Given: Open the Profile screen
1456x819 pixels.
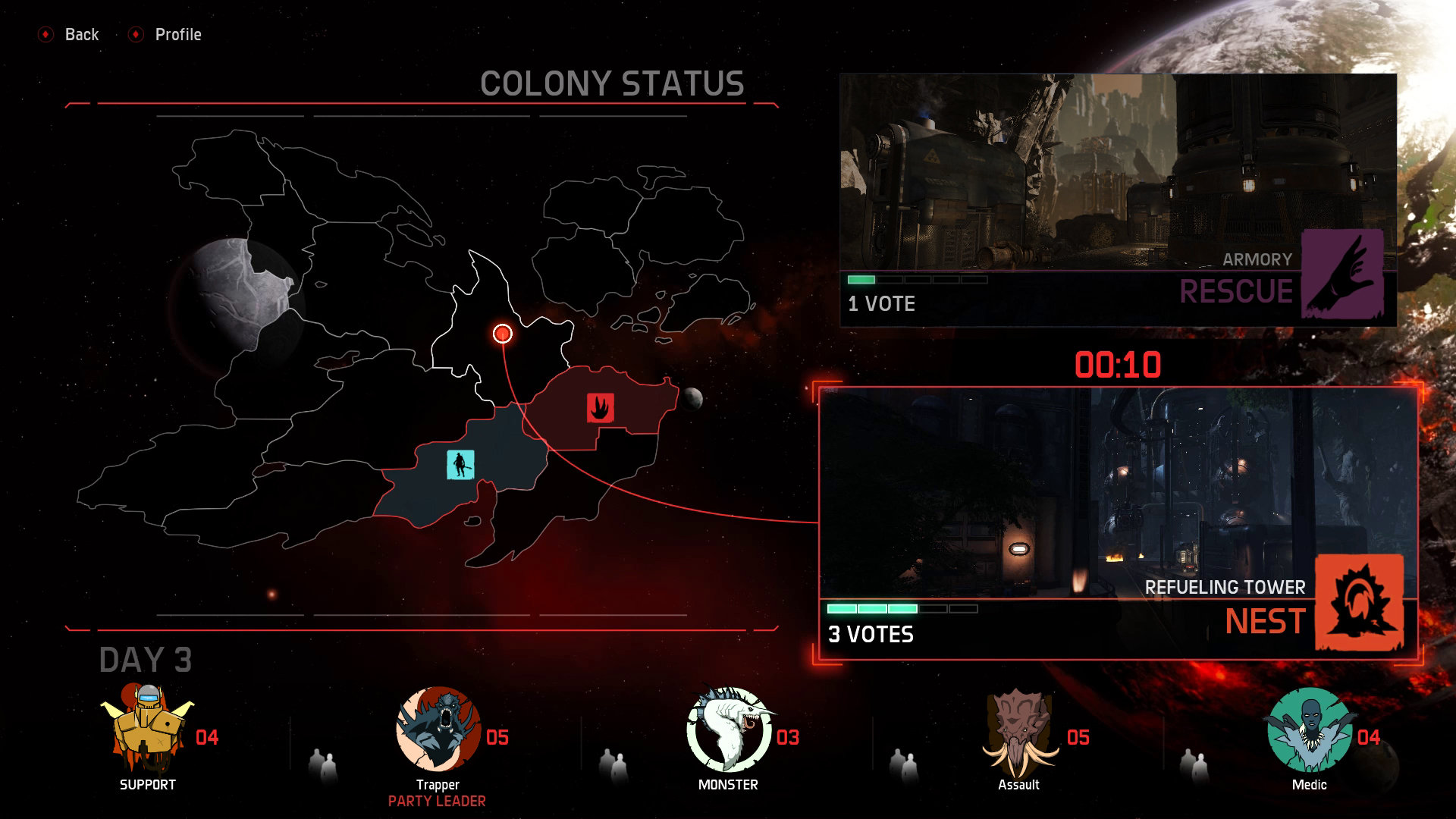Looking at the screenshot, I should pyautogui.click(x=167, y=35).
